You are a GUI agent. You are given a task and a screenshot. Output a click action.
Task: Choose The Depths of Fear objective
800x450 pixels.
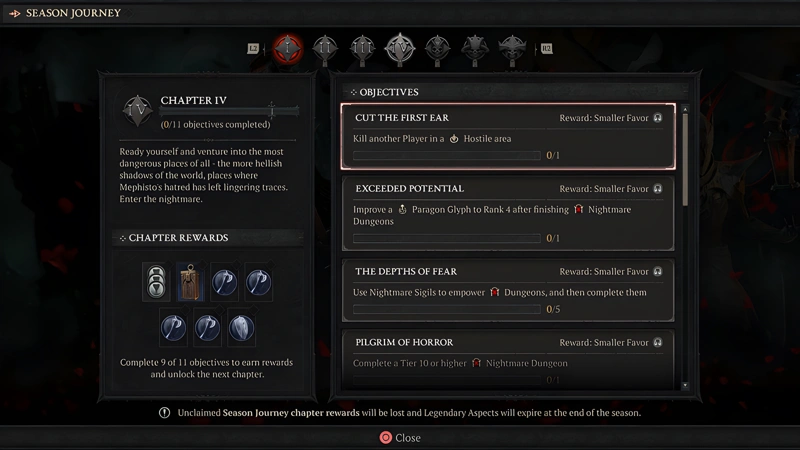click(x=508, y=291)
